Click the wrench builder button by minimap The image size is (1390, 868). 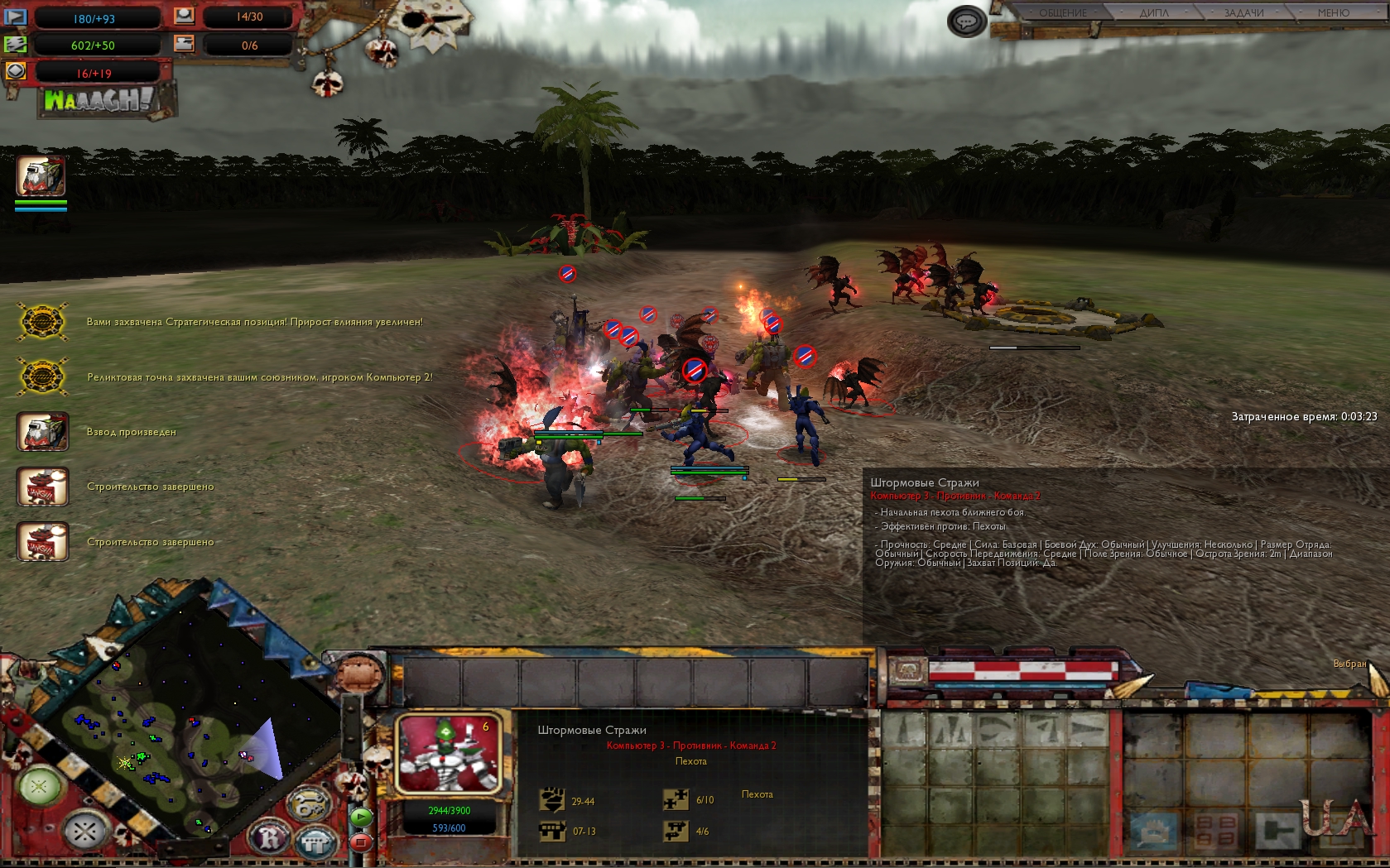(x=308, y=803)
